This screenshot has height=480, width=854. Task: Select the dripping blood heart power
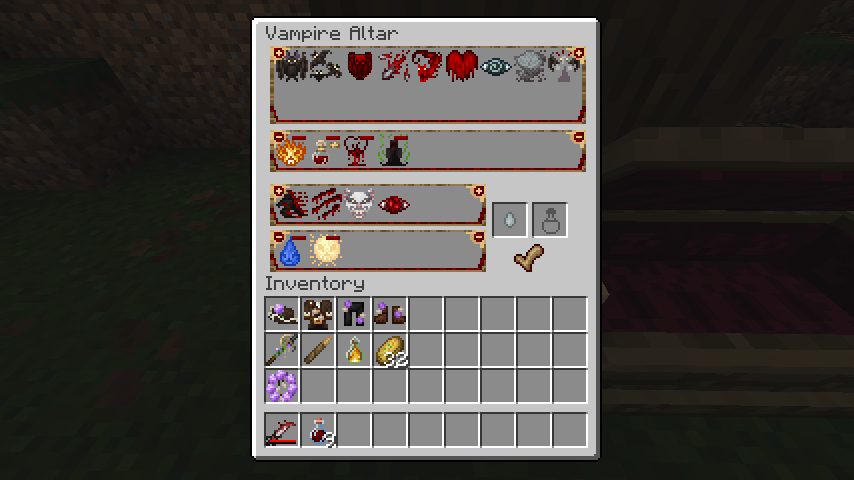coord(461,67)
